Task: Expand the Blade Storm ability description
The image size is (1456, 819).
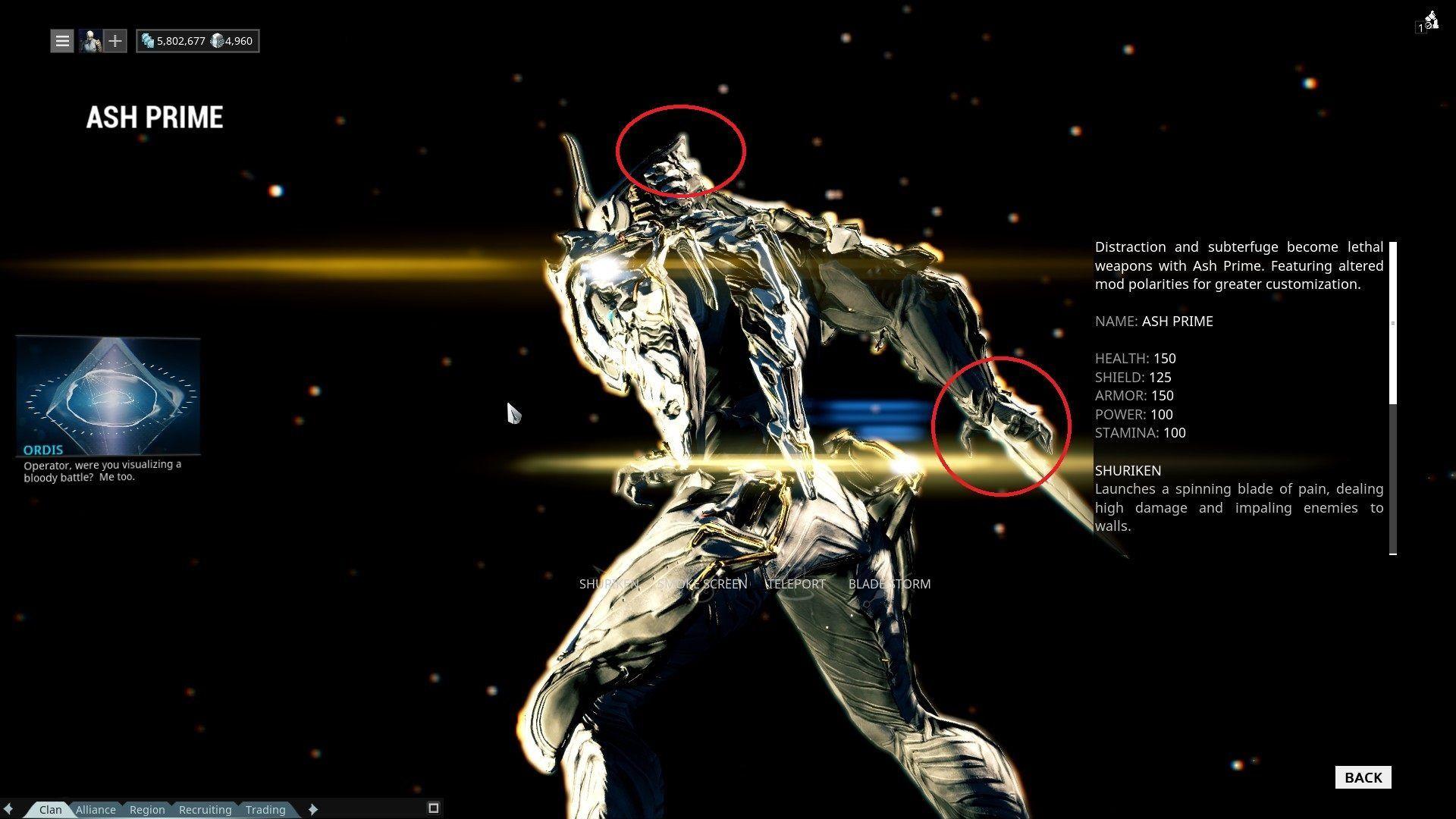Action: 890,584
